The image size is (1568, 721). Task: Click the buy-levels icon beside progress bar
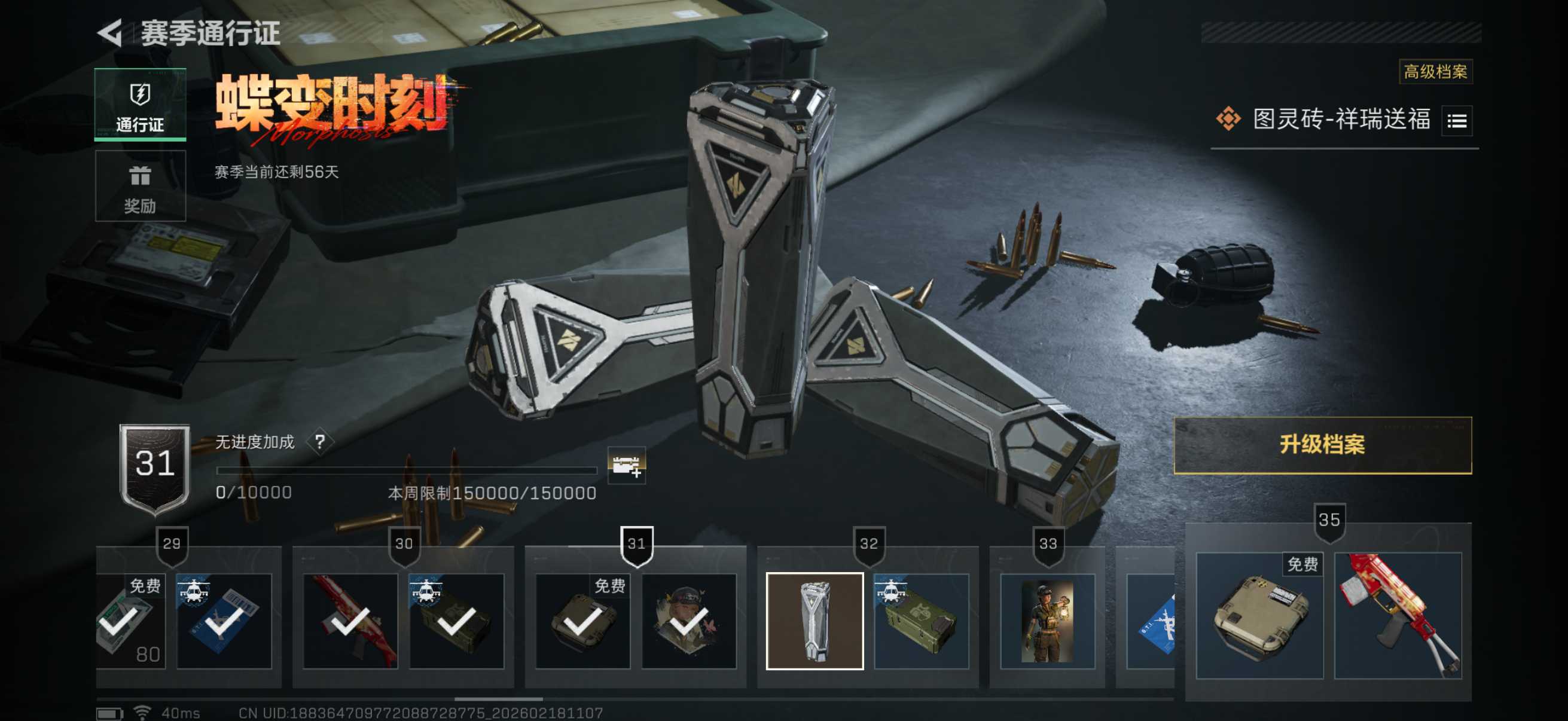(x=626, y=466)
